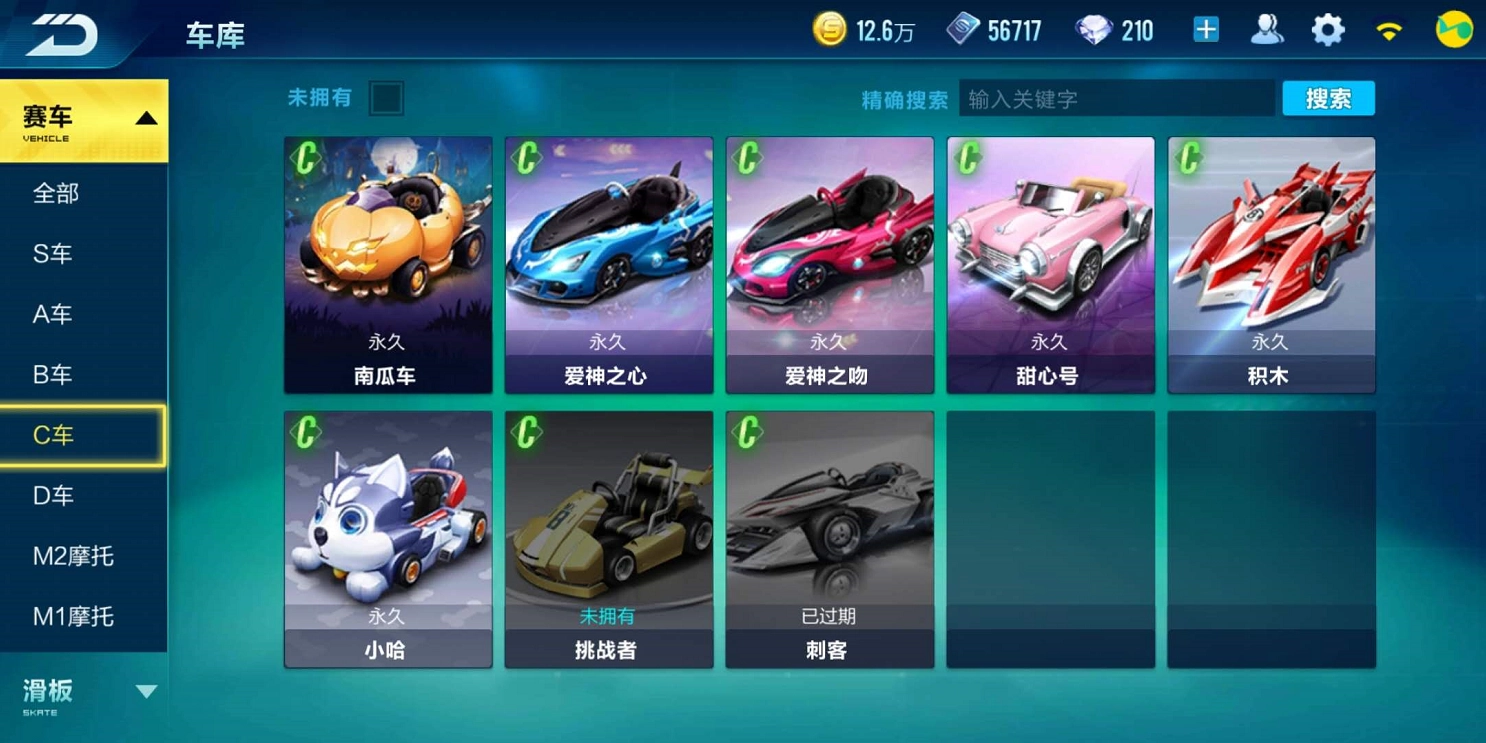Select the M1摩托 motorcycle category
1486x743 pixels.
pyautogui.click(x=73, y=617)
